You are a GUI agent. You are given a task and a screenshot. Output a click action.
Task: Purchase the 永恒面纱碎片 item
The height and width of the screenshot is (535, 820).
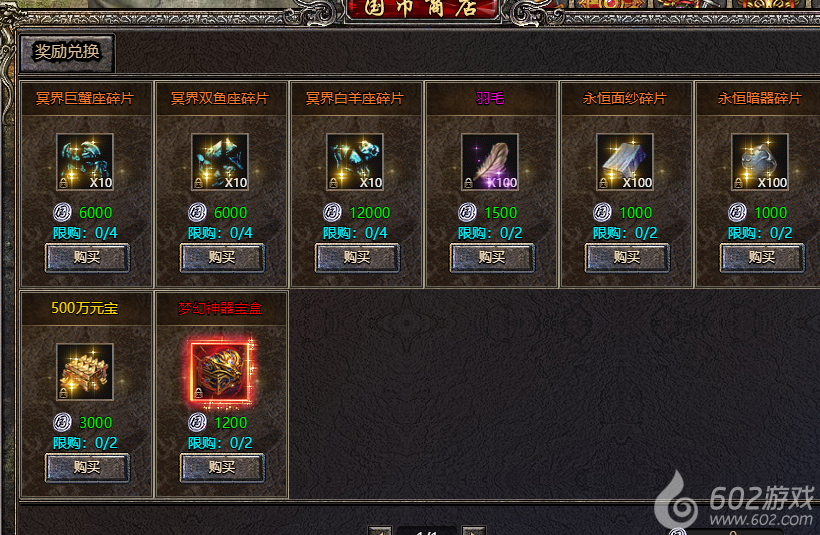pyautogui.click(x=627, y=257)
